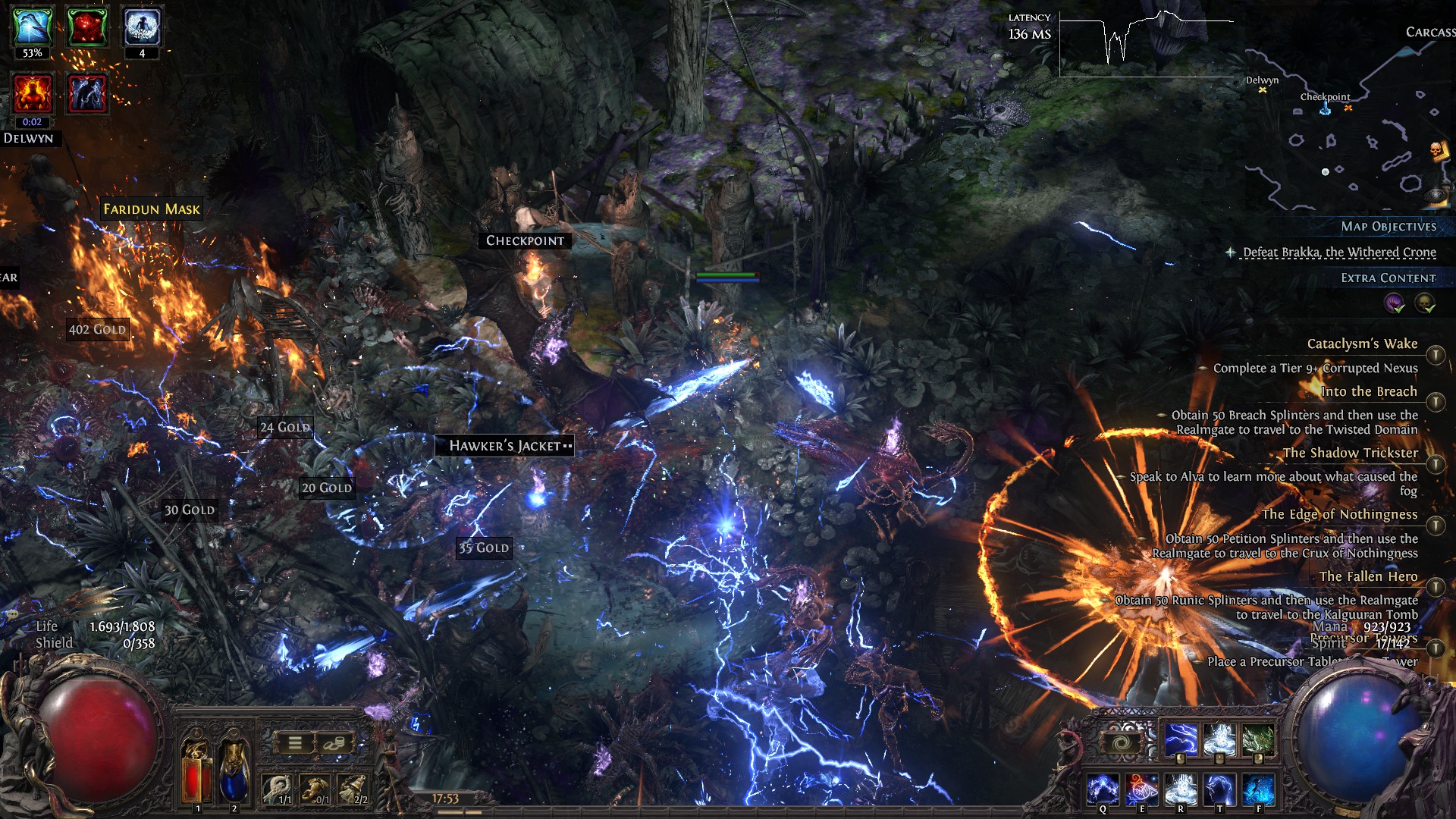Collect the 402 Gold drop label
Image resolution: width=1456 pixels, height=819 pixels.
97,329
